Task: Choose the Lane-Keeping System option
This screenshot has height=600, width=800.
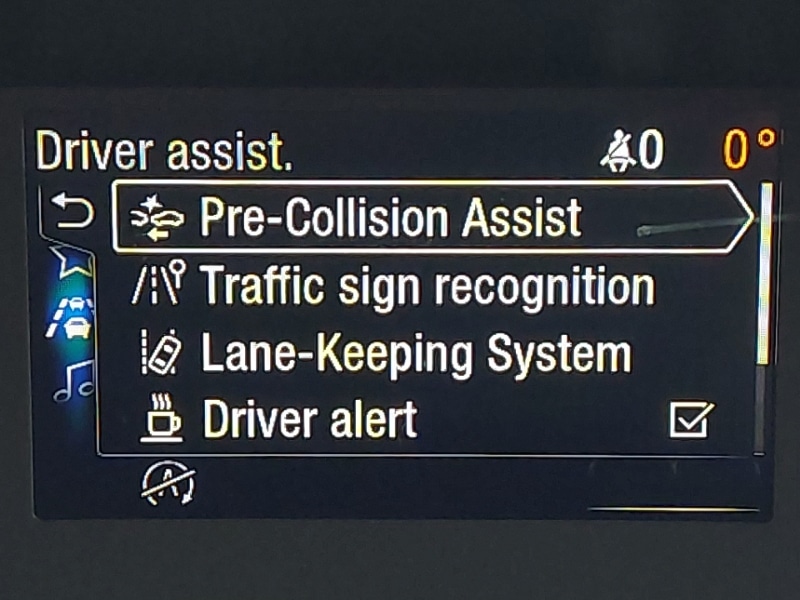Action: tap(415, 355)
